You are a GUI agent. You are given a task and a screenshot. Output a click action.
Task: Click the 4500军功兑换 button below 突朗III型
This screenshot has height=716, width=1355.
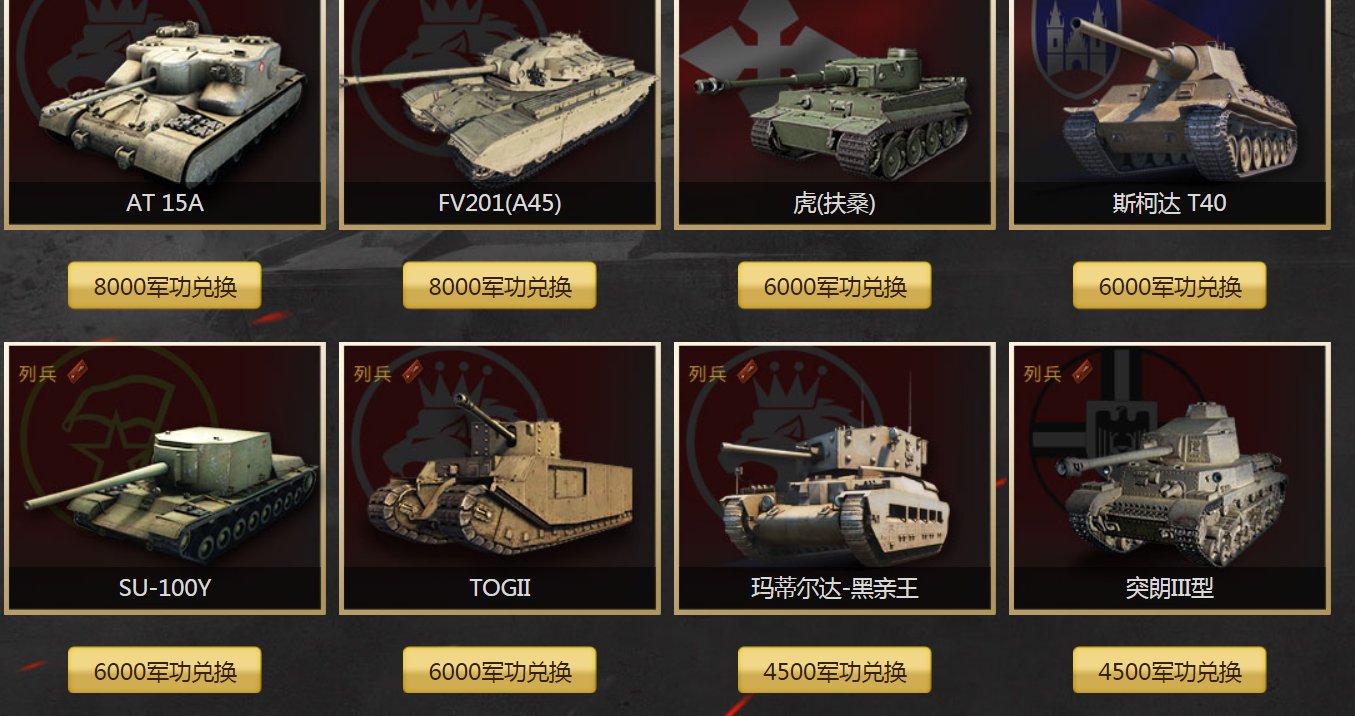1169,671
